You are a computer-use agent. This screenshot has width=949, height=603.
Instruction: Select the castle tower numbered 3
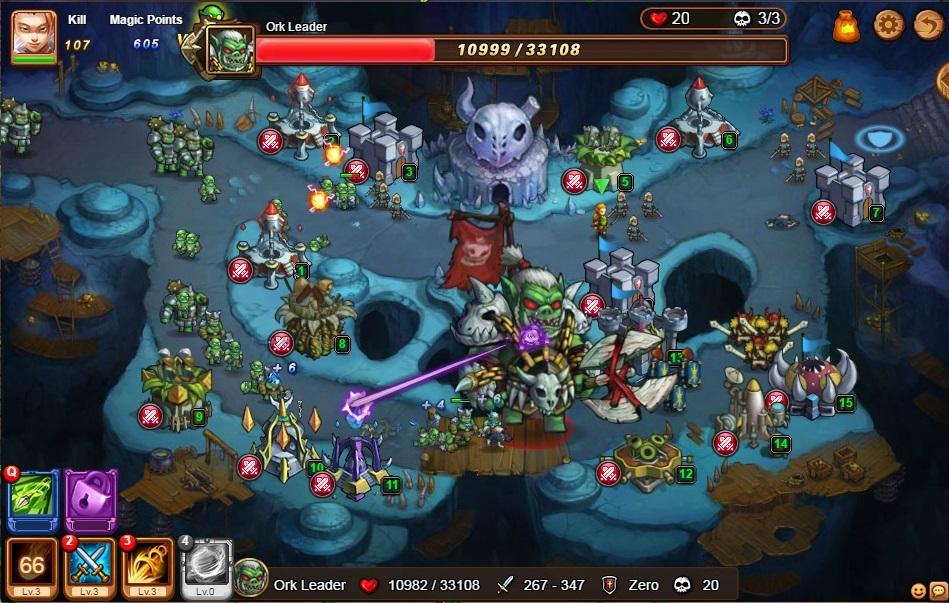point(383,146)
